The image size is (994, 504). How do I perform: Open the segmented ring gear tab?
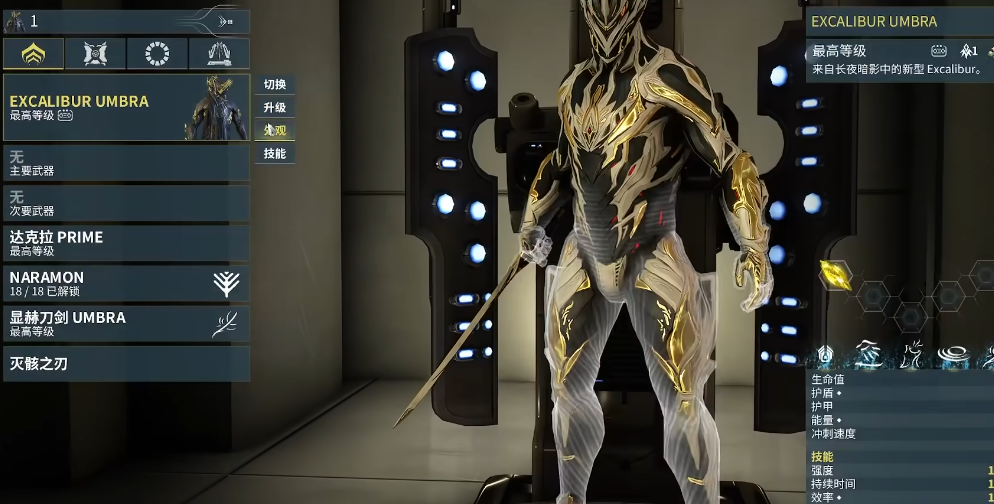coord(157,54)
